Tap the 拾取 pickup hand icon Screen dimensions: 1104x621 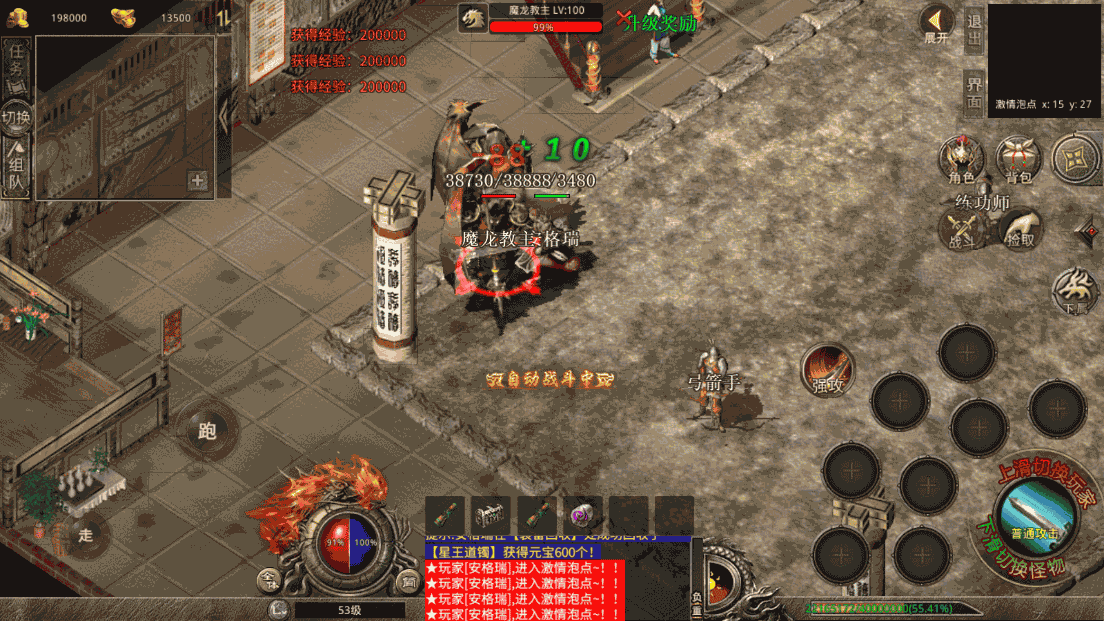(1021, 229)
